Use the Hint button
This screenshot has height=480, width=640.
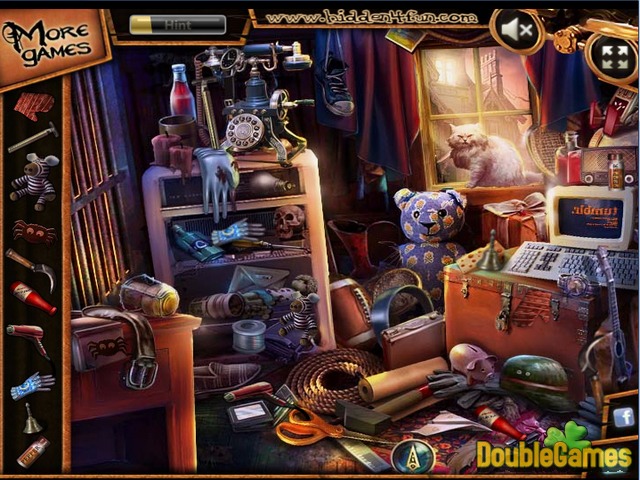click(178, 23)
